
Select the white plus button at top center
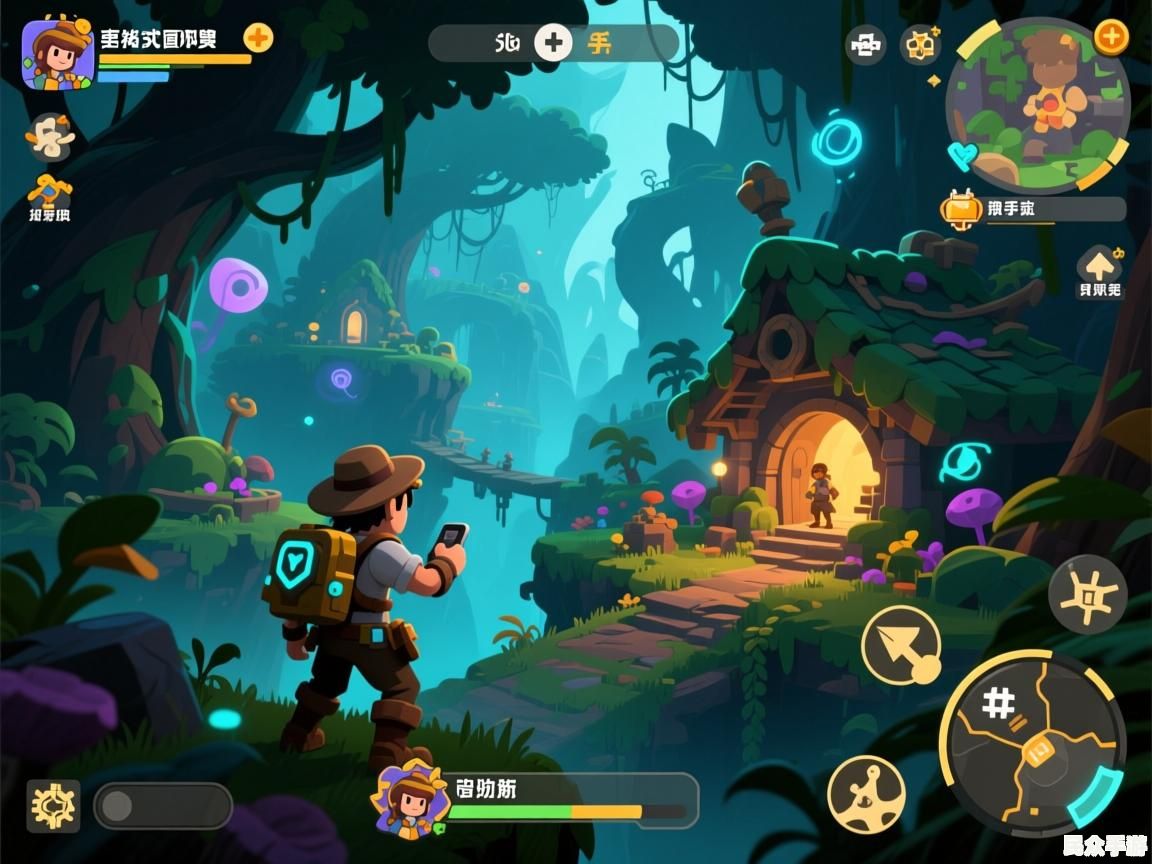click(553, 43)
